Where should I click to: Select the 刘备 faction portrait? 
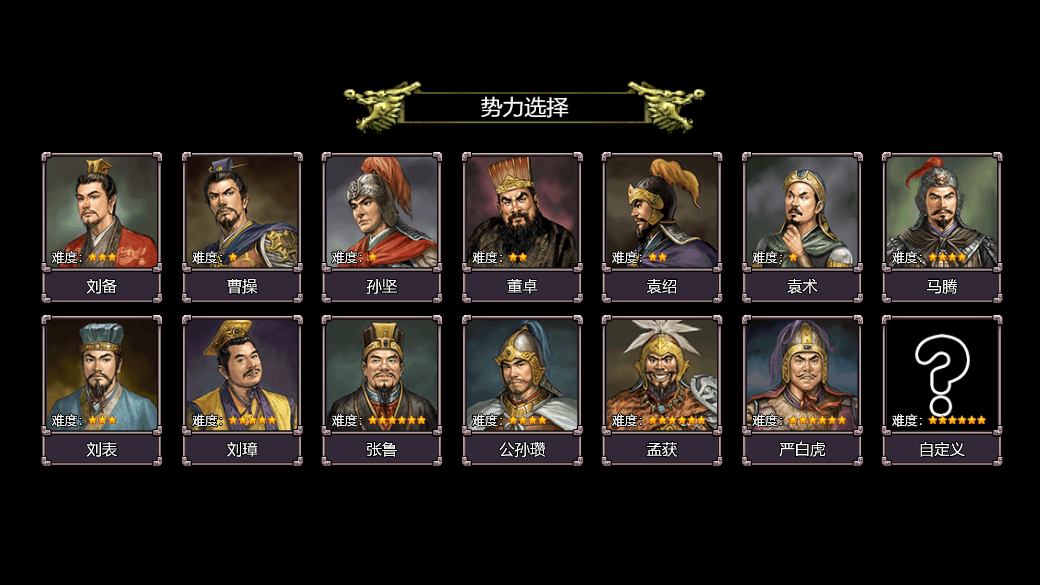[x=101, y=212]
